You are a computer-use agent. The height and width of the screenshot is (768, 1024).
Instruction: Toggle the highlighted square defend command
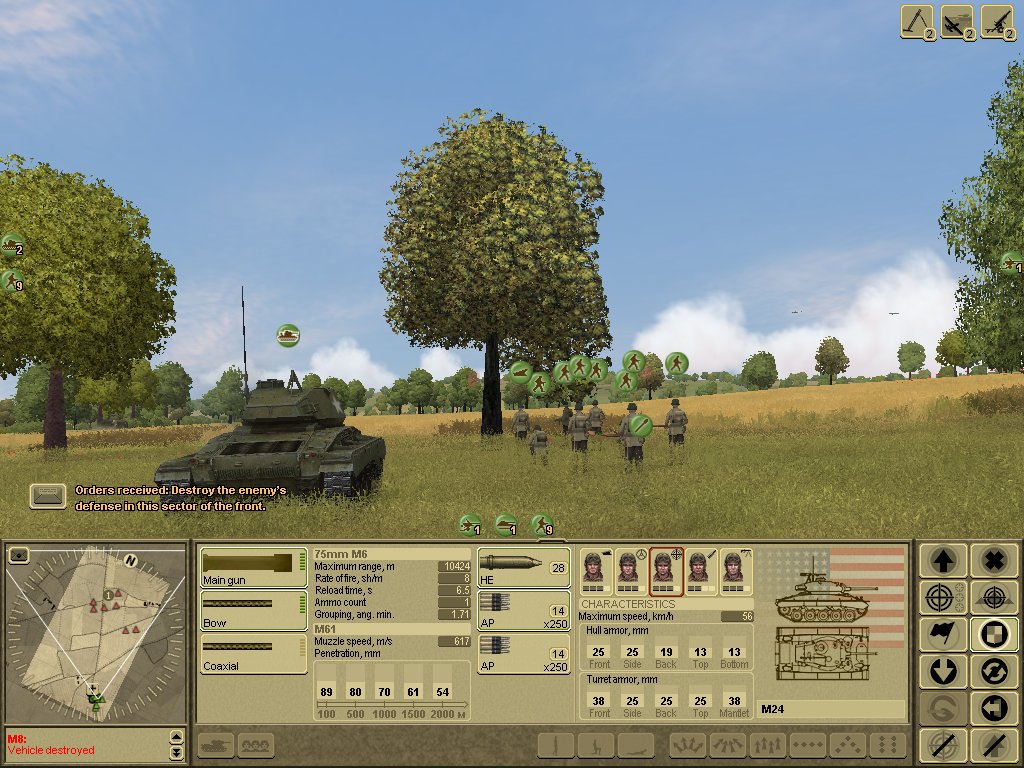[993, 634]
